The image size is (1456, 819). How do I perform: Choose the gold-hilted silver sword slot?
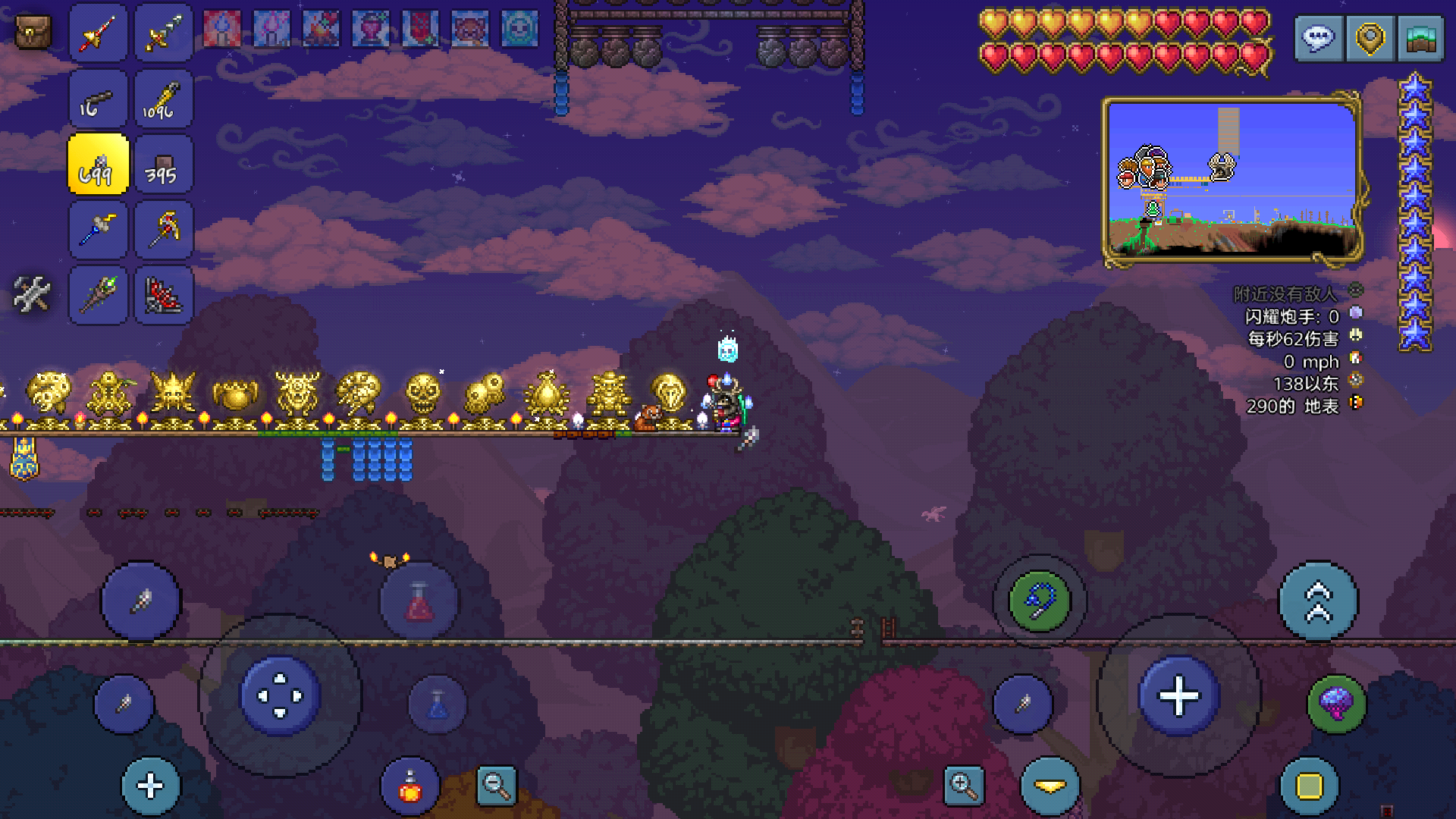163,33
